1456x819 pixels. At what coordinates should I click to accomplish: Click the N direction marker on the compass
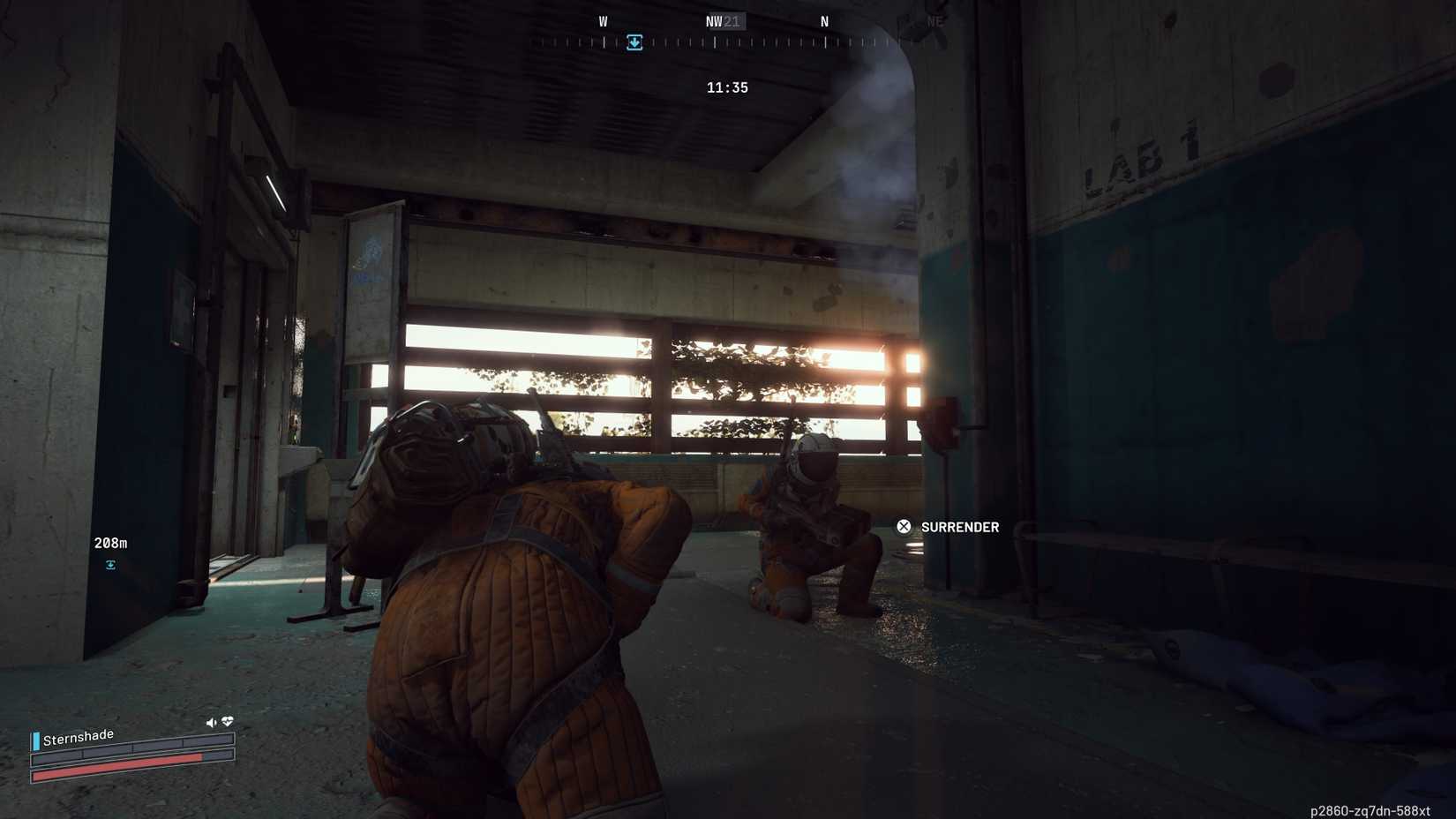823,20
